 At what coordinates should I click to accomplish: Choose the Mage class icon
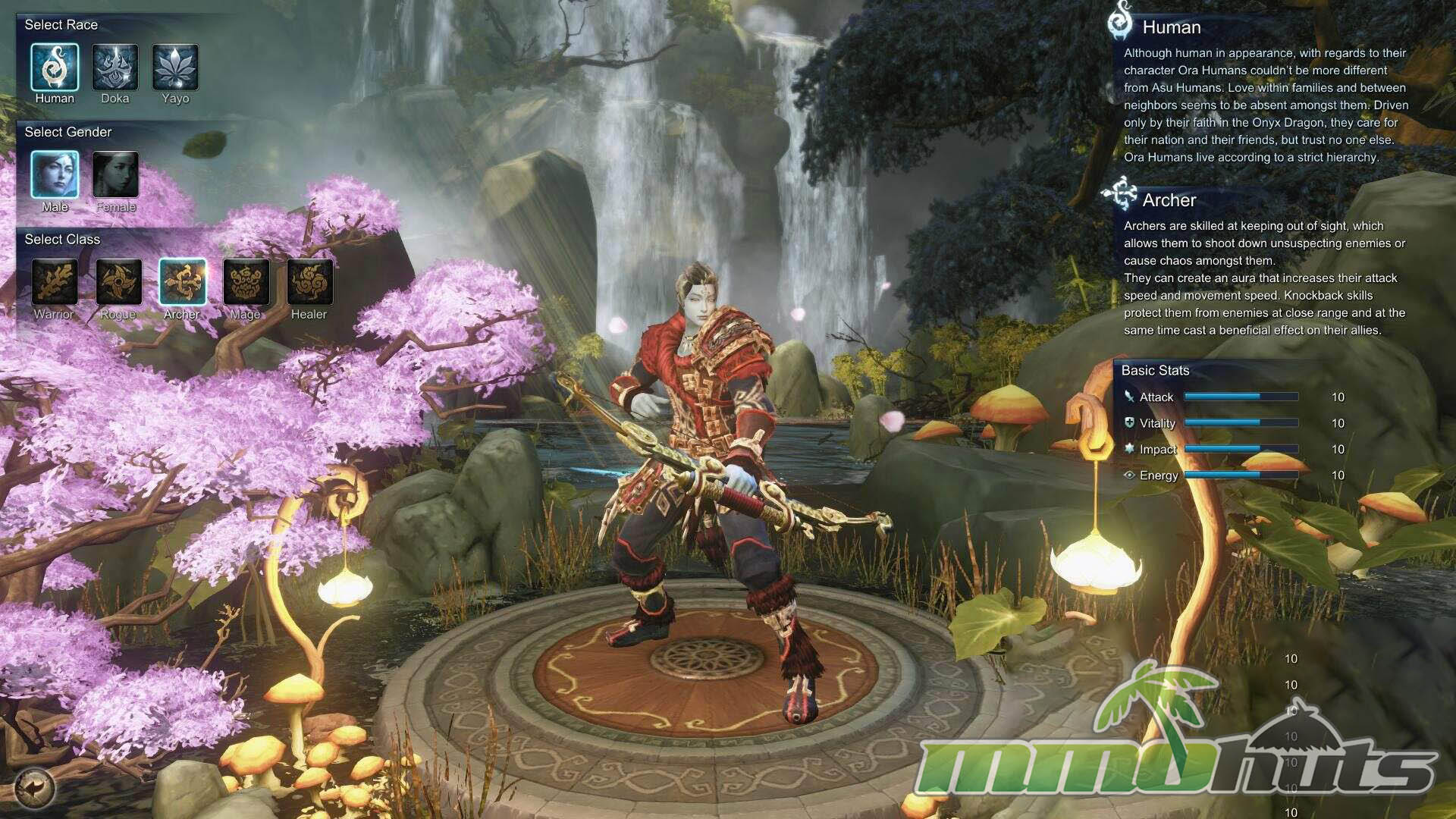point(246,282)
